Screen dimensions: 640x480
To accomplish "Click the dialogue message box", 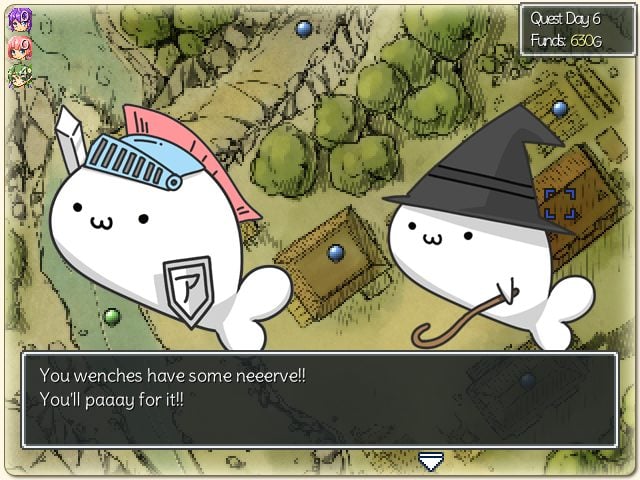I will (x=320, y=400).
